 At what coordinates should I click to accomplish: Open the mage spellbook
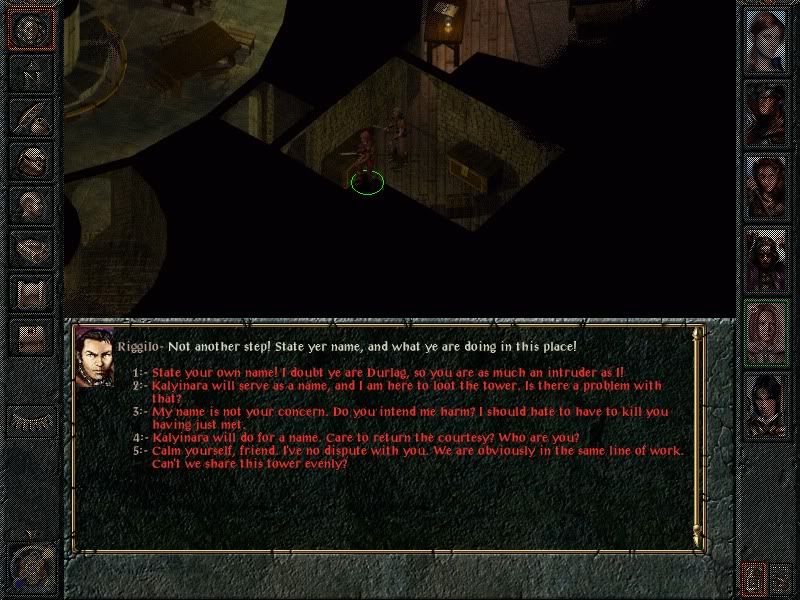(31, 247)
